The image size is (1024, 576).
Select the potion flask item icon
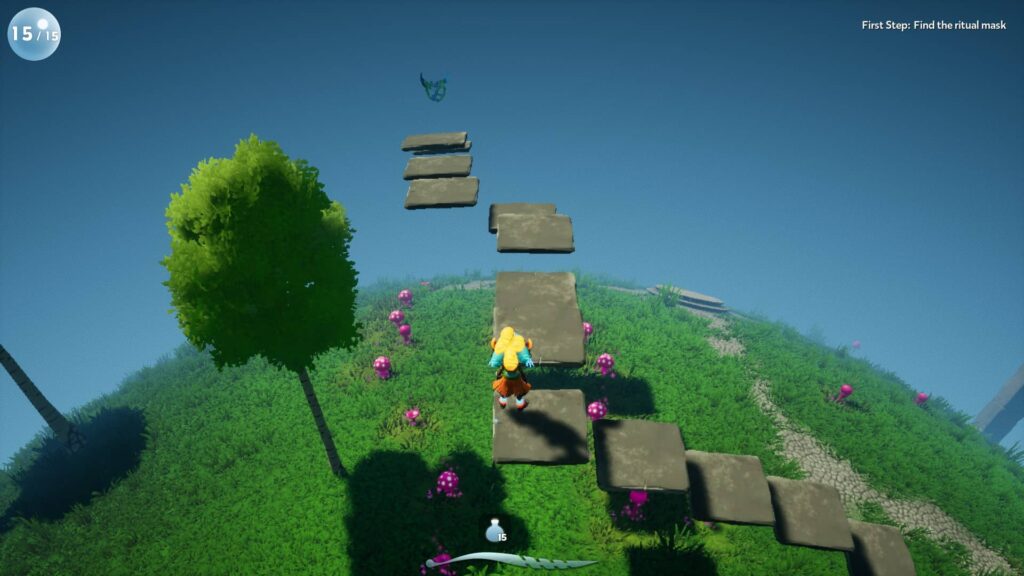pyautogui.click(x=493, y=531)
